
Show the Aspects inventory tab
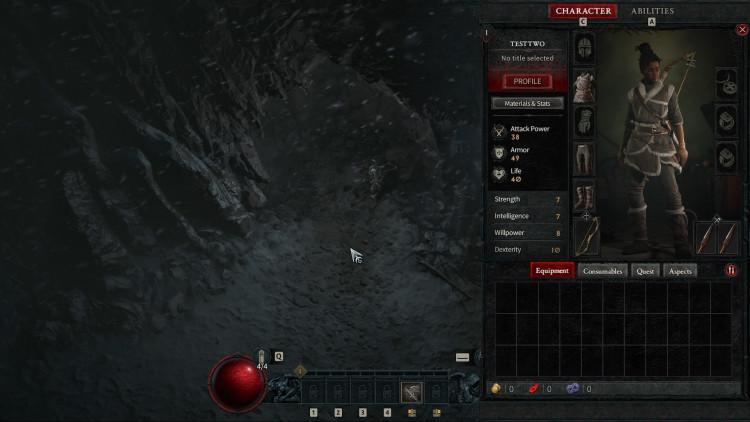tap(680, 270)
